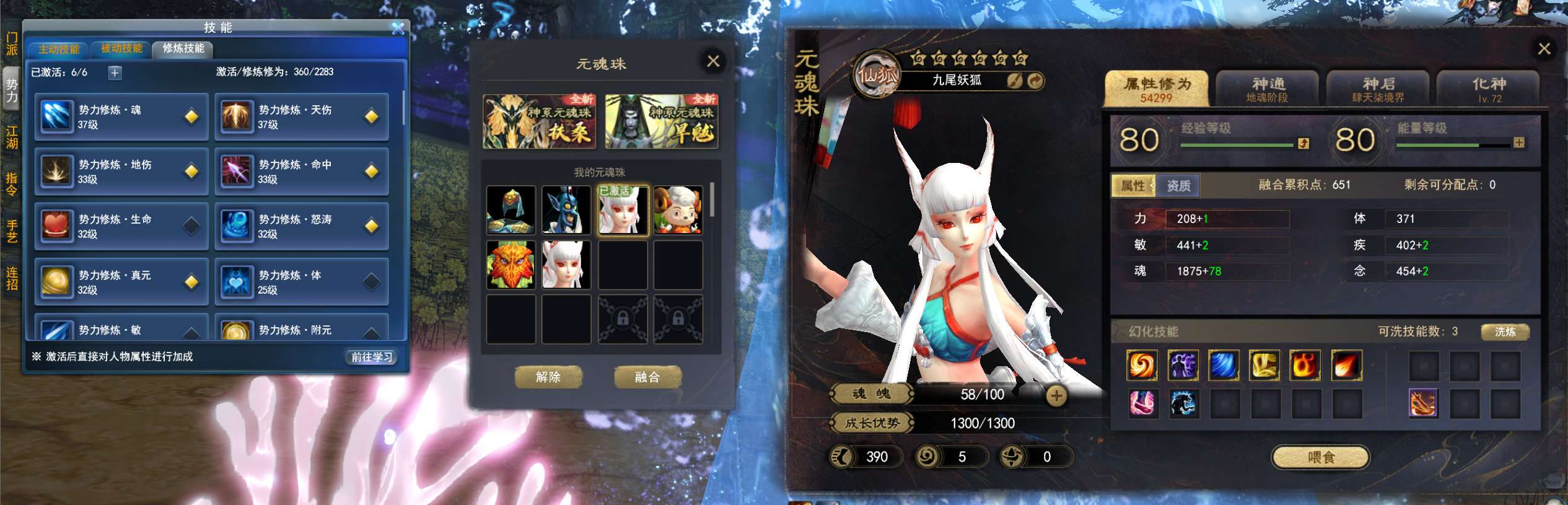Open the 扶桑 神系元魂珠 banner

[539, 121]
